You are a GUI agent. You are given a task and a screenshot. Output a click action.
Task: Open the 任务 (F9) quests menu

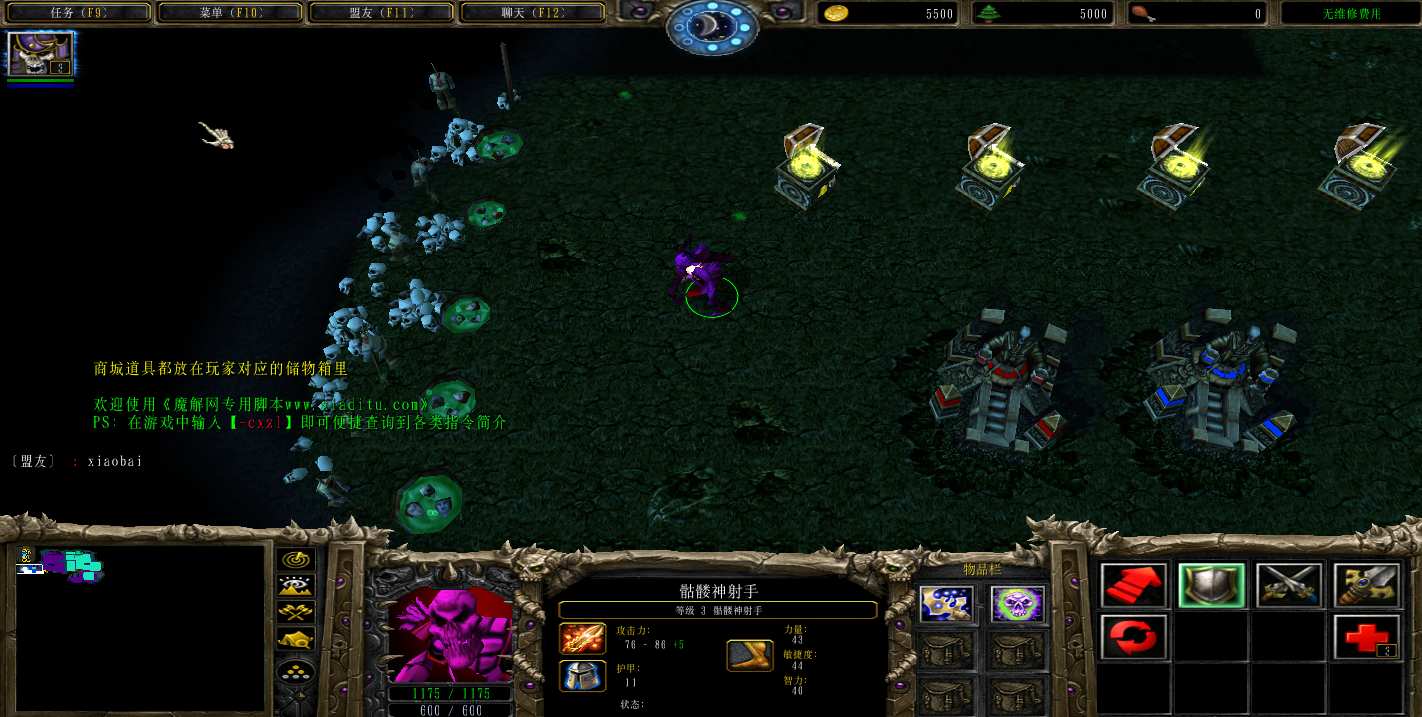pyautogui.click(x=79, y=13)
